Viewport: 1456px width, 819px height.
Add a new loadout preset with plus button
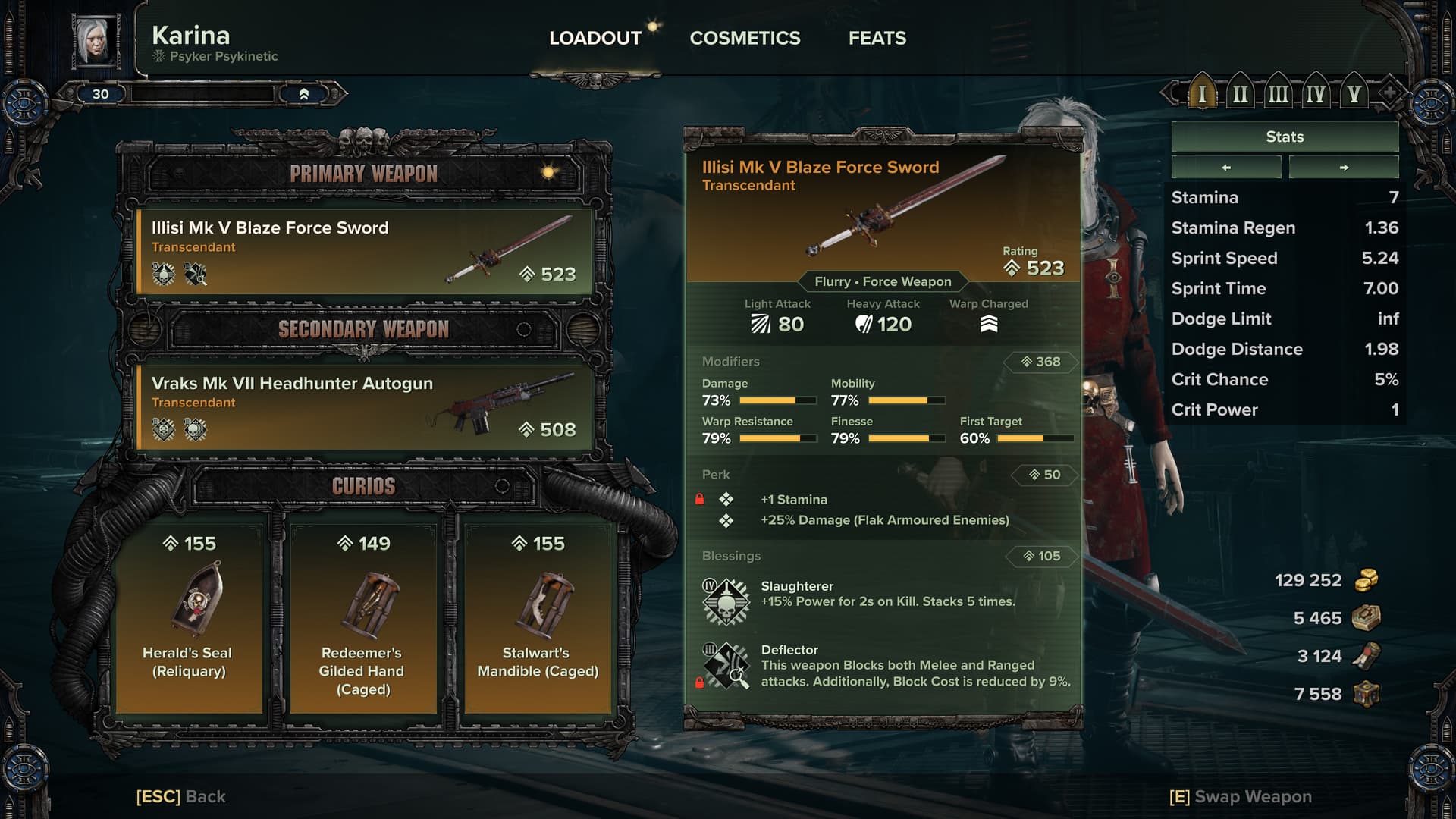[1389, 94]
